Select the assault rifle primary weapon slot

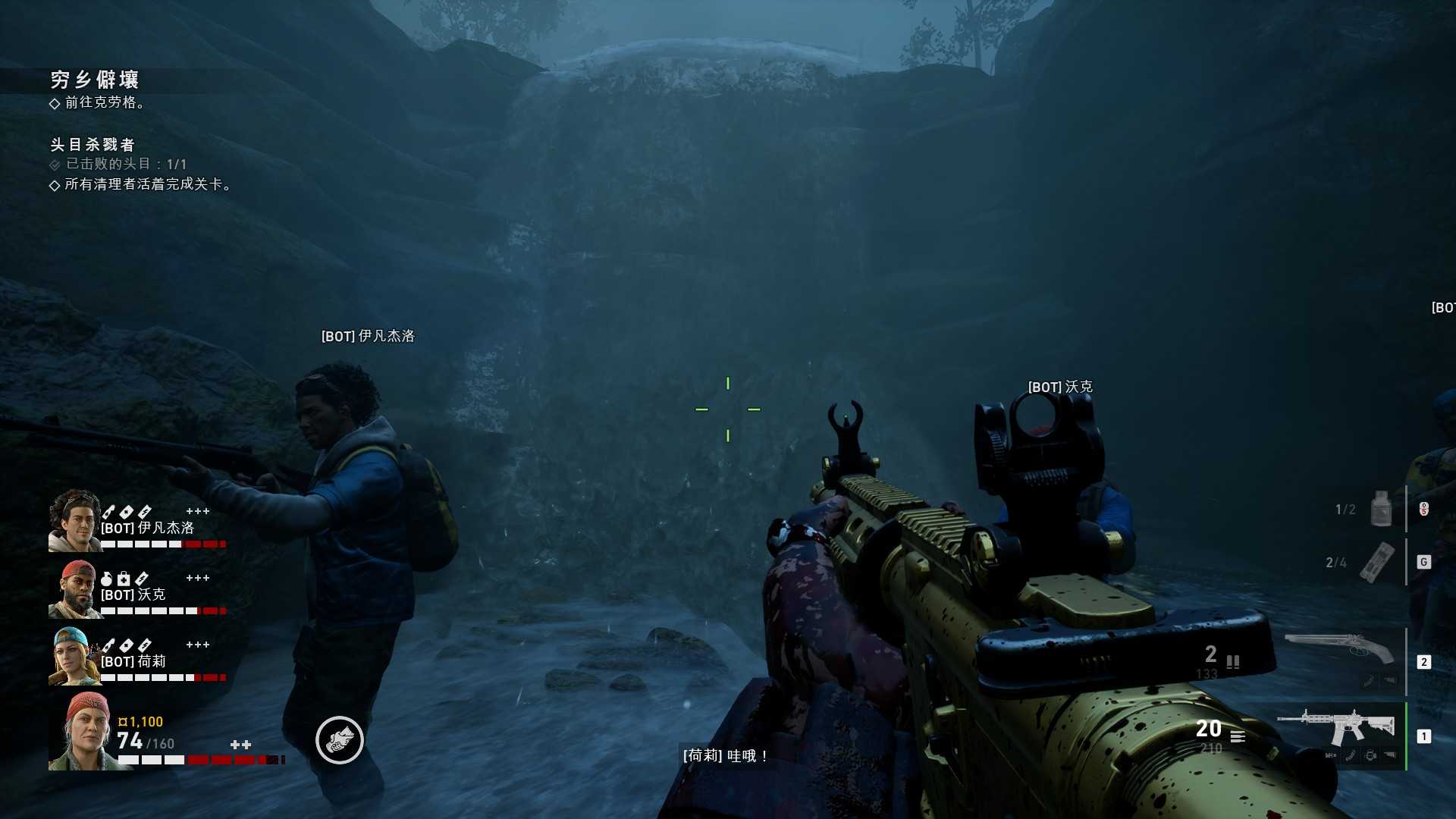pyautogui.click(x=1336, y=729)
